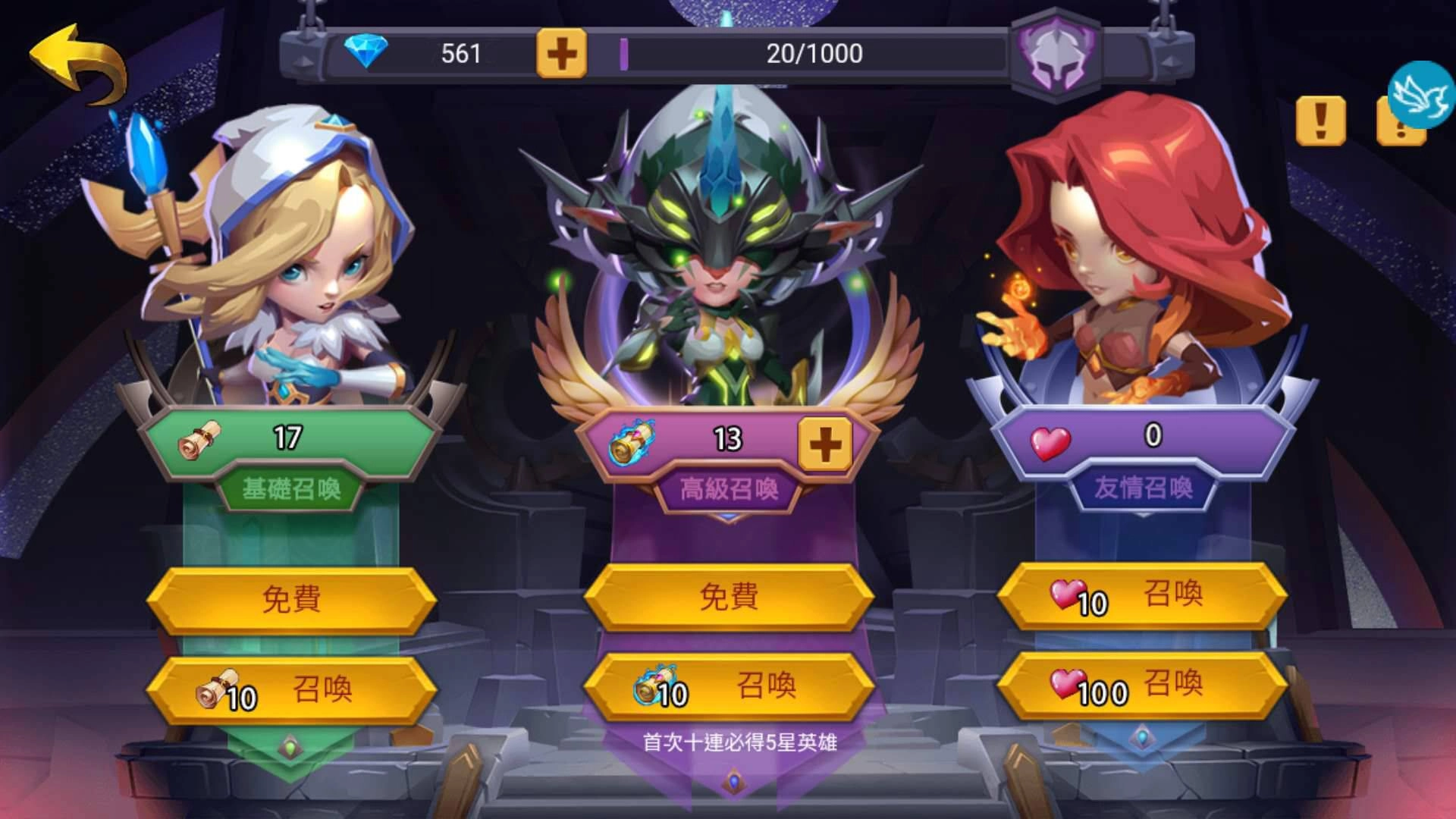Tap the 免費 free advanced summon button
This screenshot has width=1456, height=819.
click(730, 598)
